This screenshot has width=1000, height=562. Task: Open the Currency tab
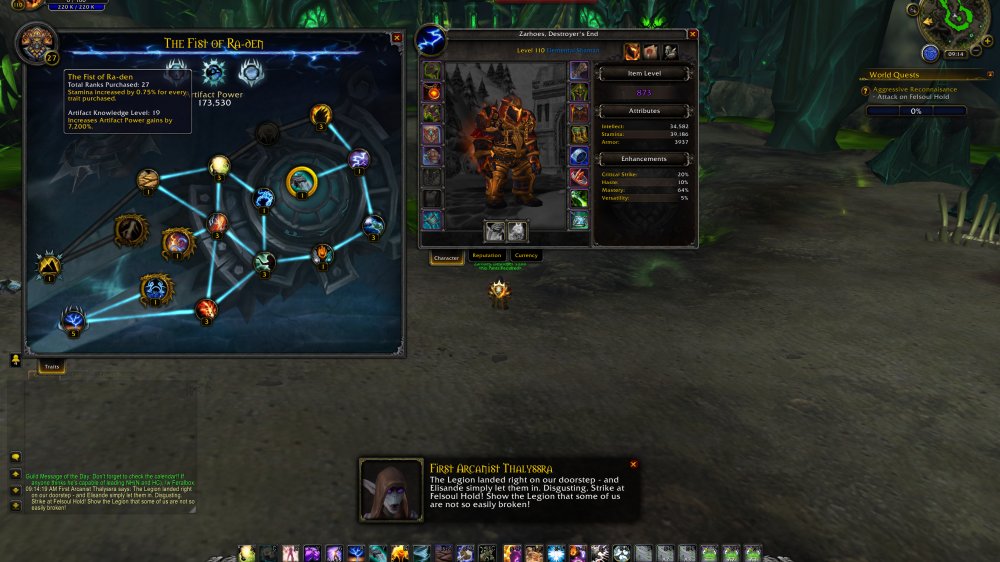tap(526, 256)
